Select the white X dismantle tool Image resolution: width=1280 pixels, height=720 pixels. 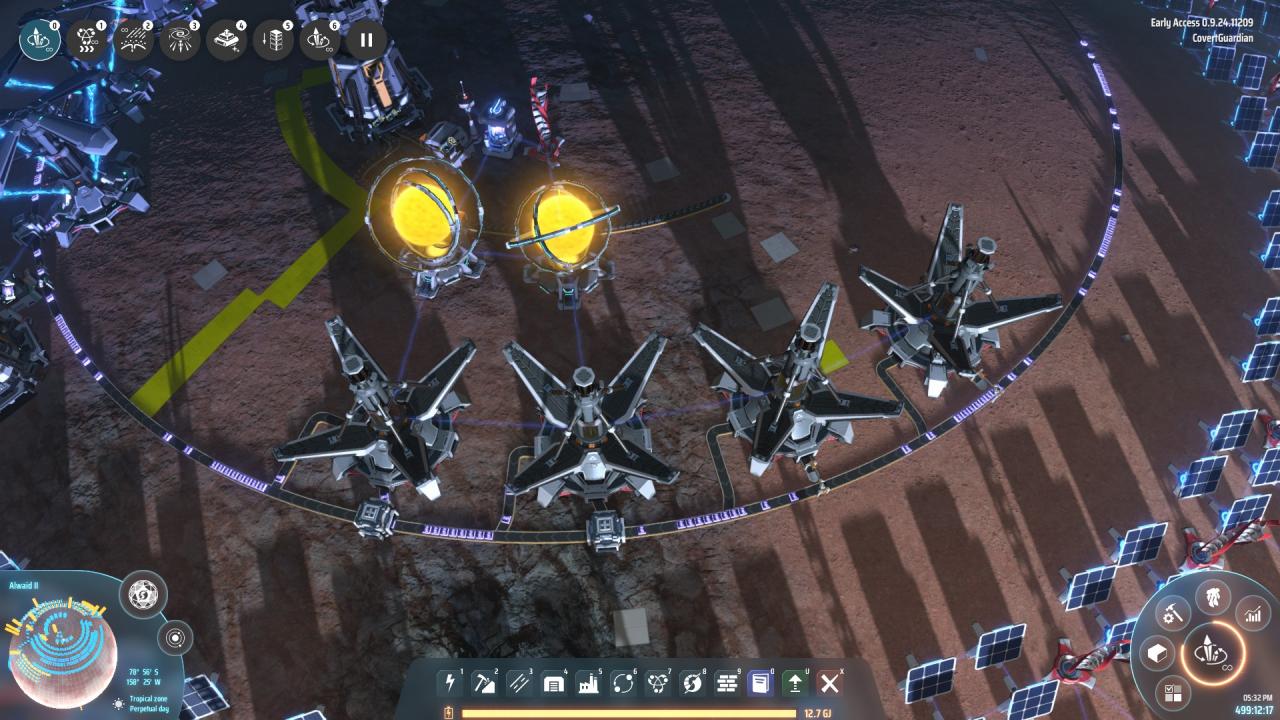pyautogui.click(x=829, y=683)
